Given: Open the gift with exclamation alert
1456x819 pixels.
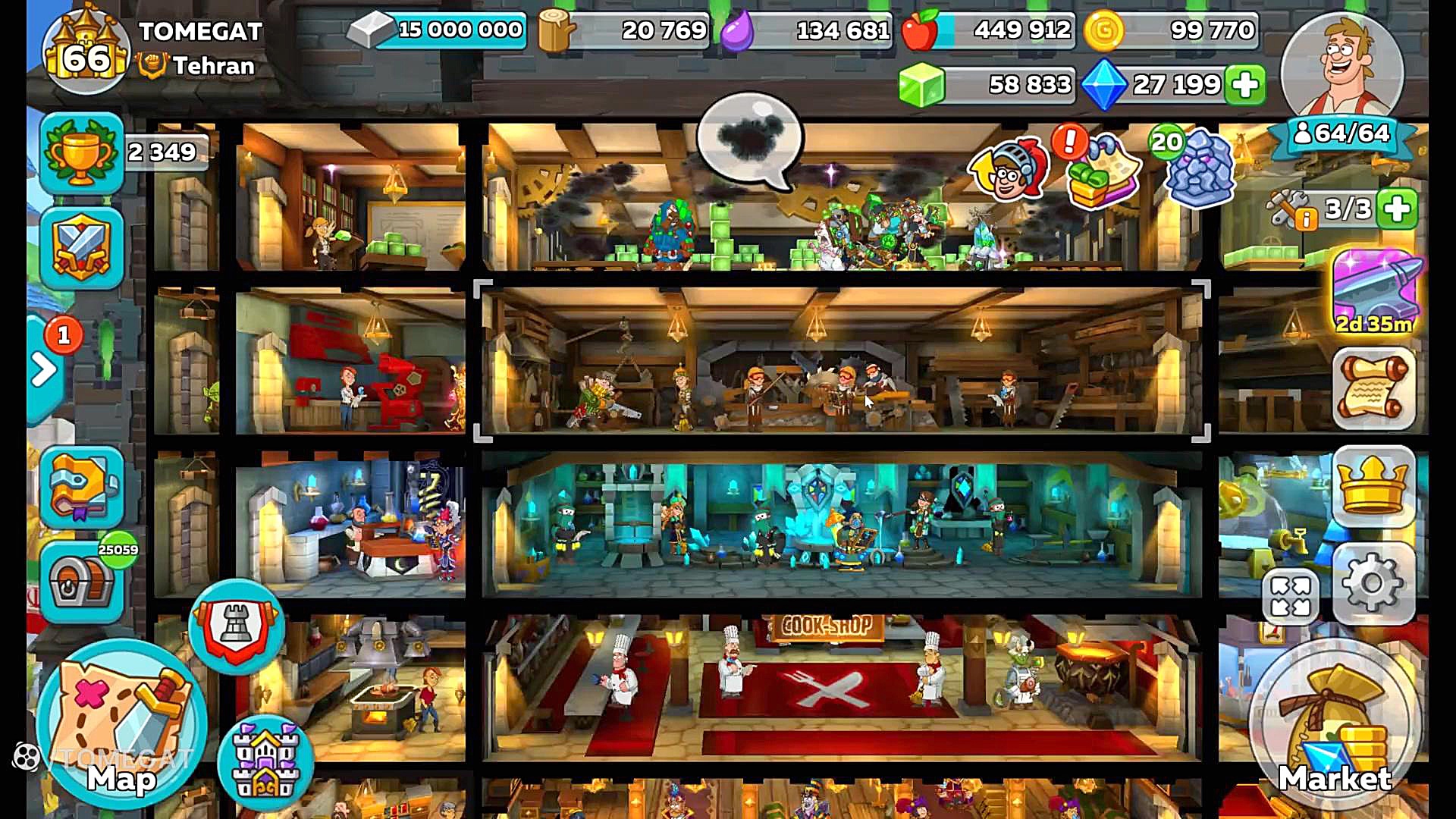Looking at the screenshot, I should point(1101,173).
